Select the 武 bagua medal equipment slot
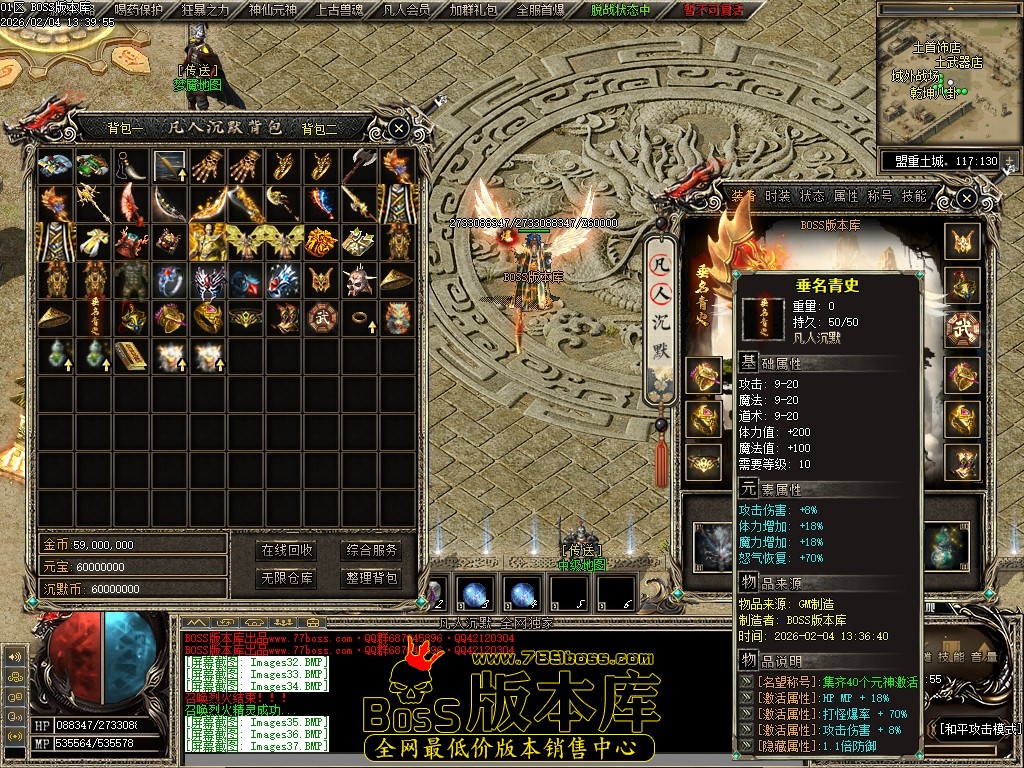Image resolution: width=1024 pixels, height=768 pixels. pyautogui.click(x=964, y=329)
